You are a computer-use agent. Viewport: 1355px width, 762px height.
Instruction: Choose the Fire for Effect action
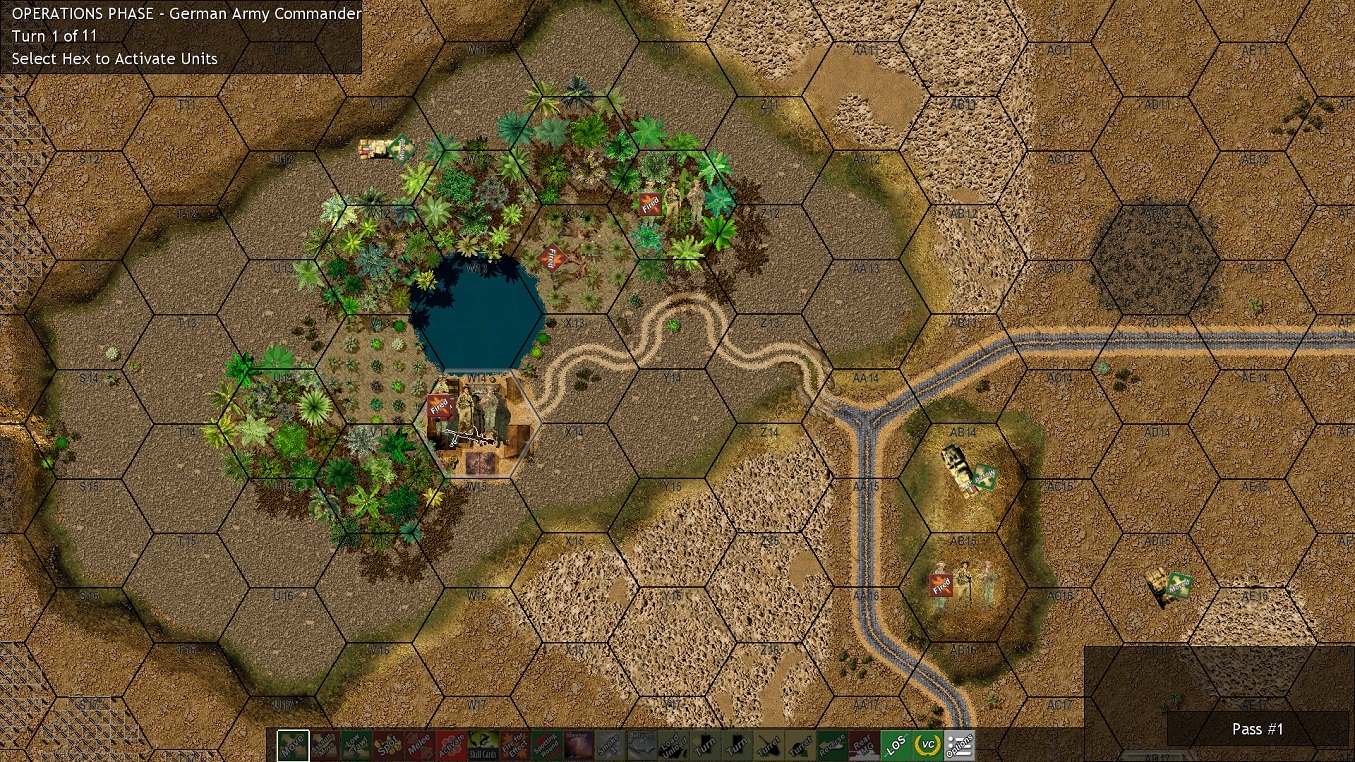tap(514, 745)
